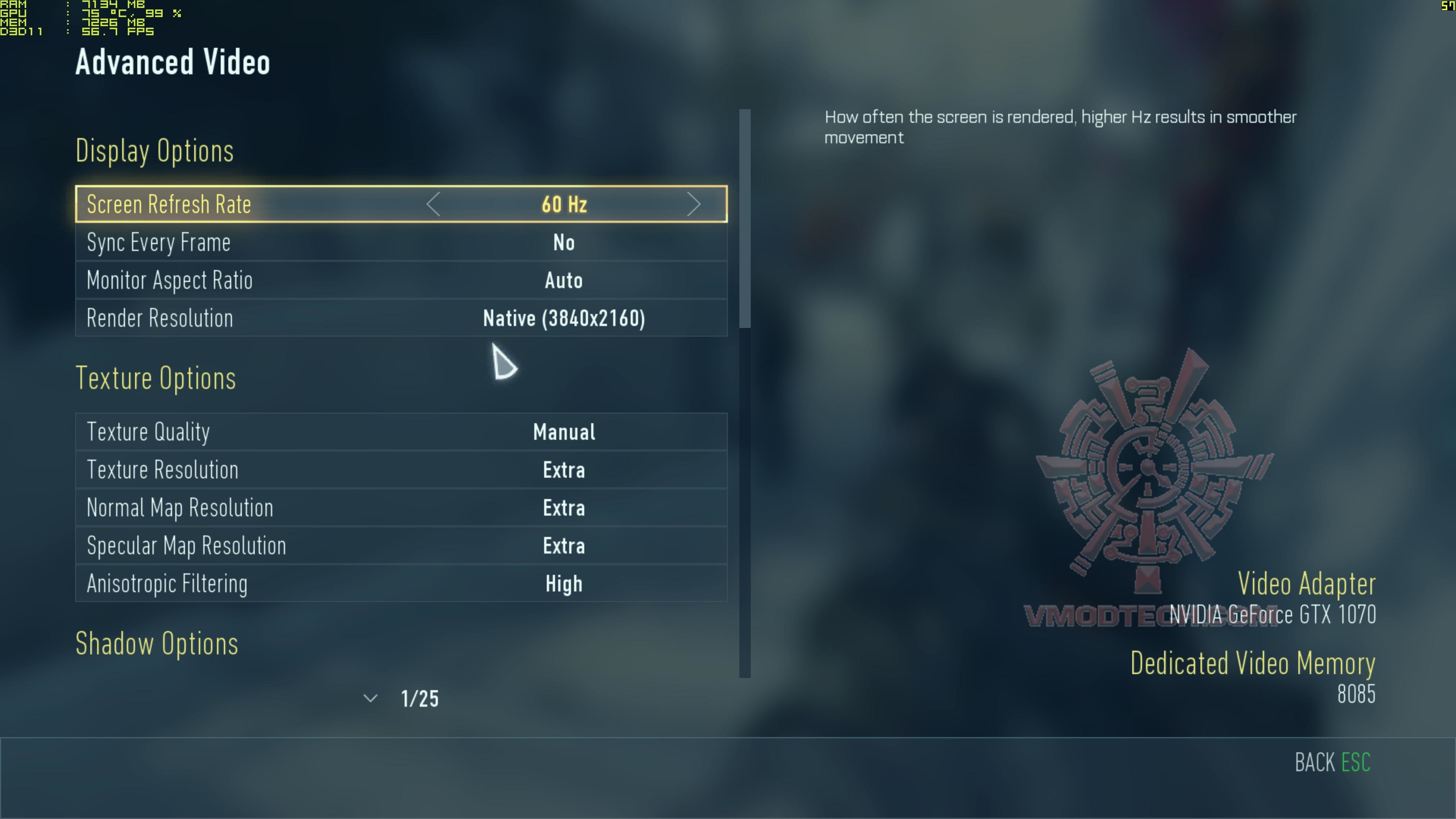Select the Texture Quality row

pyautogui.click(x=401, y=432)
